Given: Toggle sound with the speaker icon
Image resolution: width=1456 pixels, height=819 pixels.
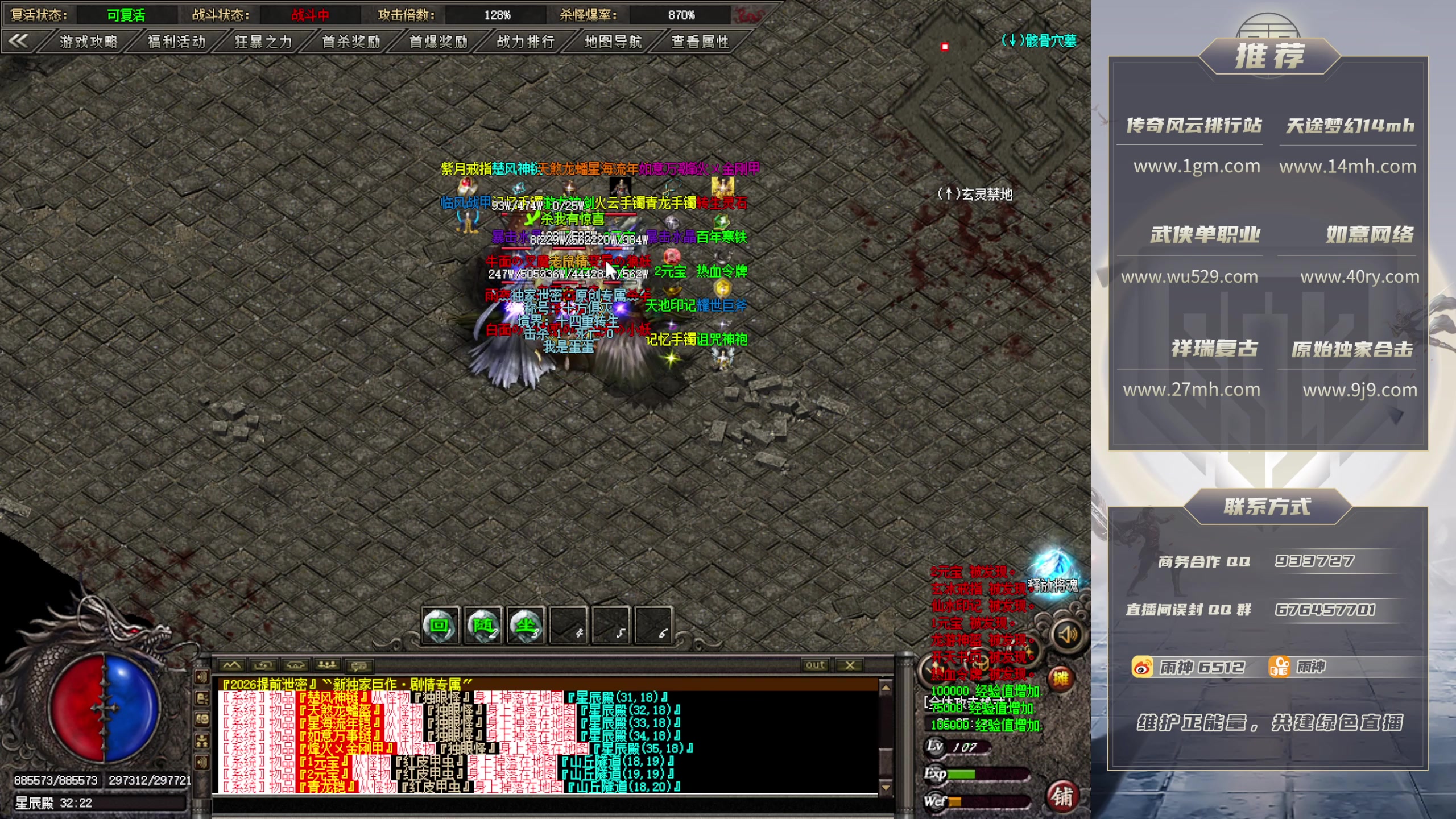Looking at the screenshot, I should coord(1068,634).
